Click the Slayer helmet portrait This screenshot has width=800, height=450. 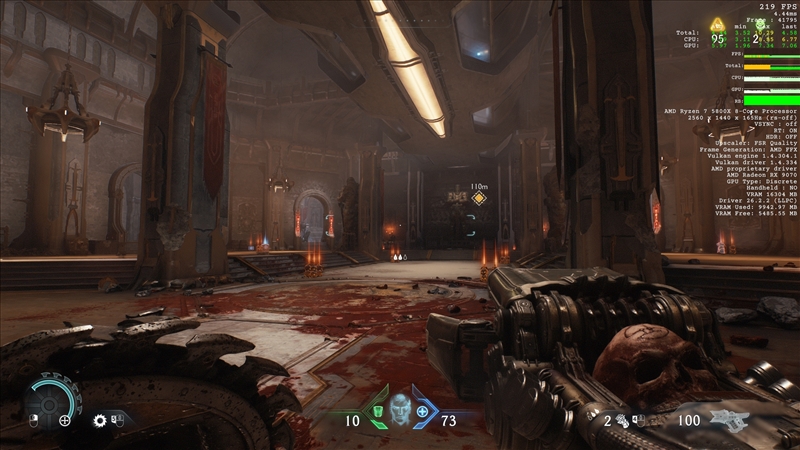pos(400,410)
